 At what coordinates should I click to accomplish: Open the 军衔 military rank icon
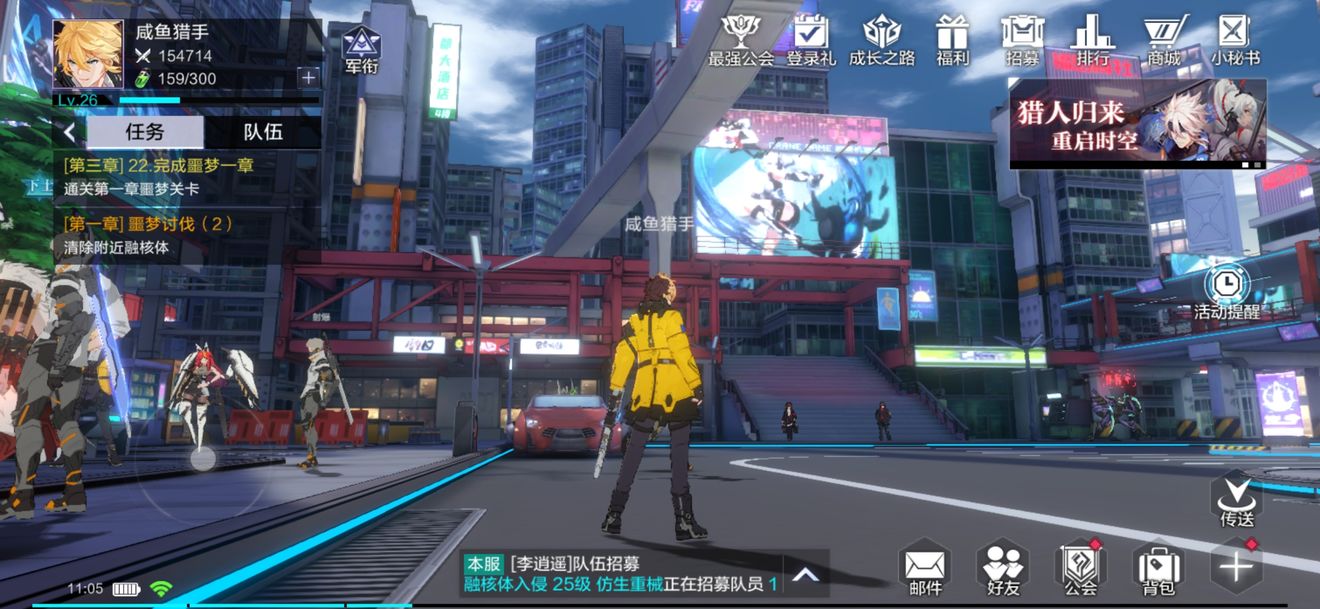[x=361, y=50]
